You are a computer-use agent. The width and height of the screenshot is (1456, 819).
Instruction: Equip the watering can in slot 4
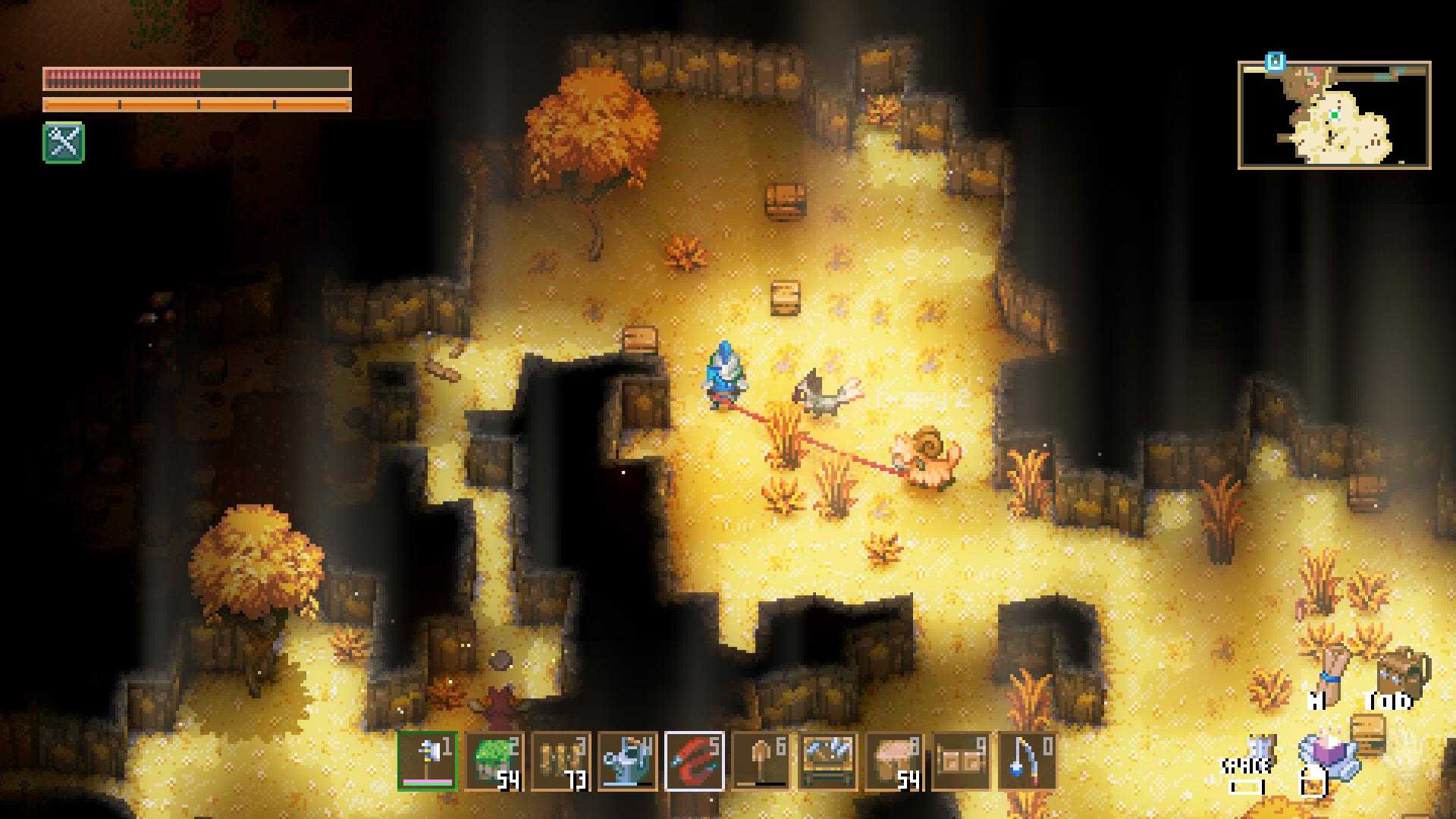[628, 761]
